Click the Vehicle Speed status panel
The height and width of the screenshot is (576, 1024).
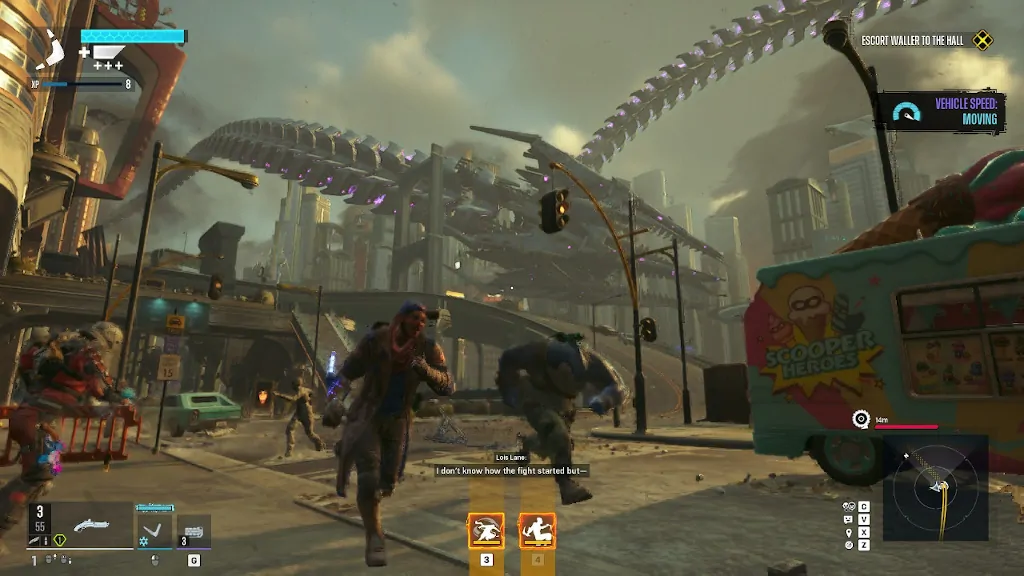(x=940, y=111)
